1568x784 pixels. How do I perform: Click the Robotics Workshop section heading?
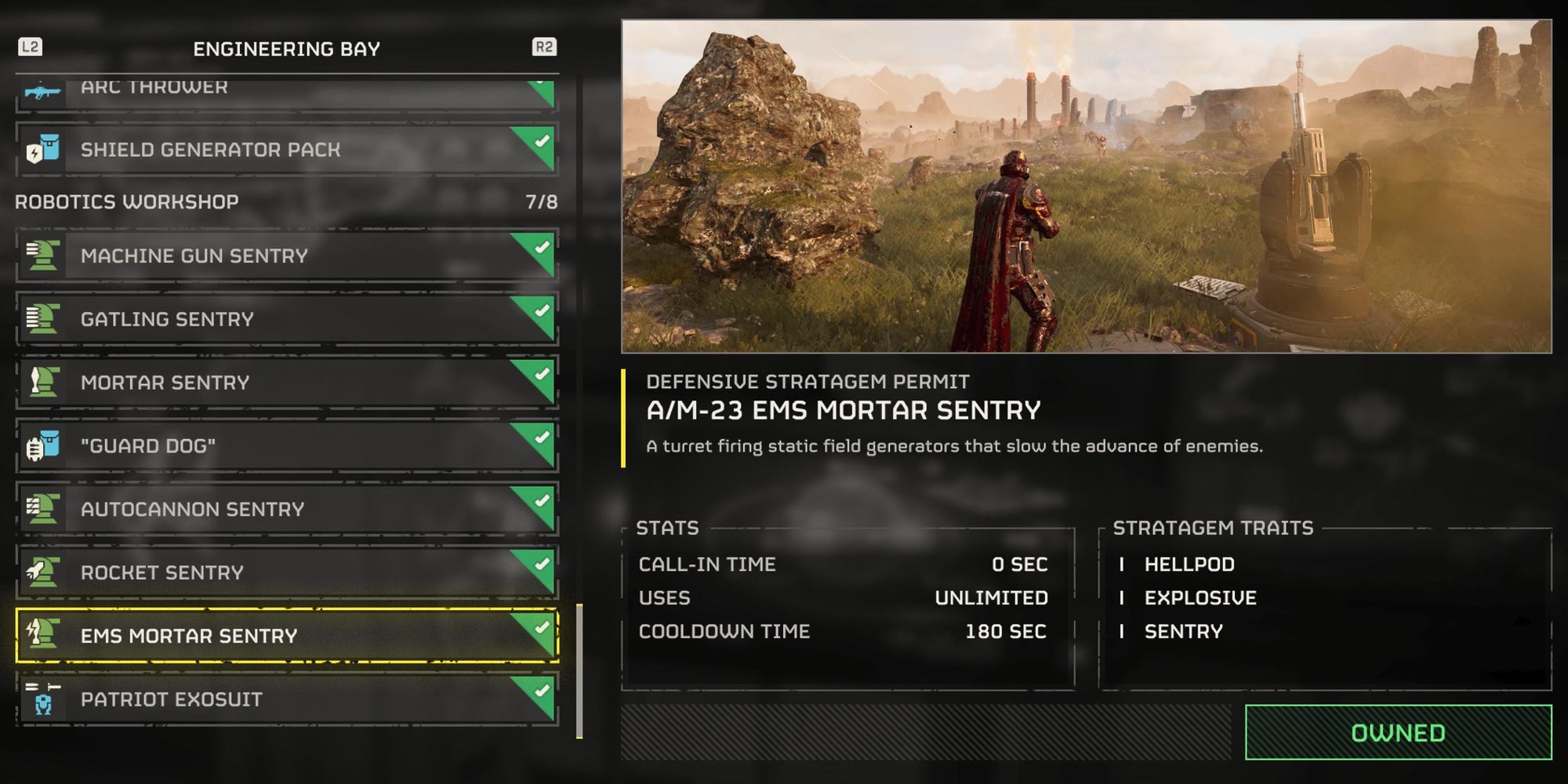[127, 201]
